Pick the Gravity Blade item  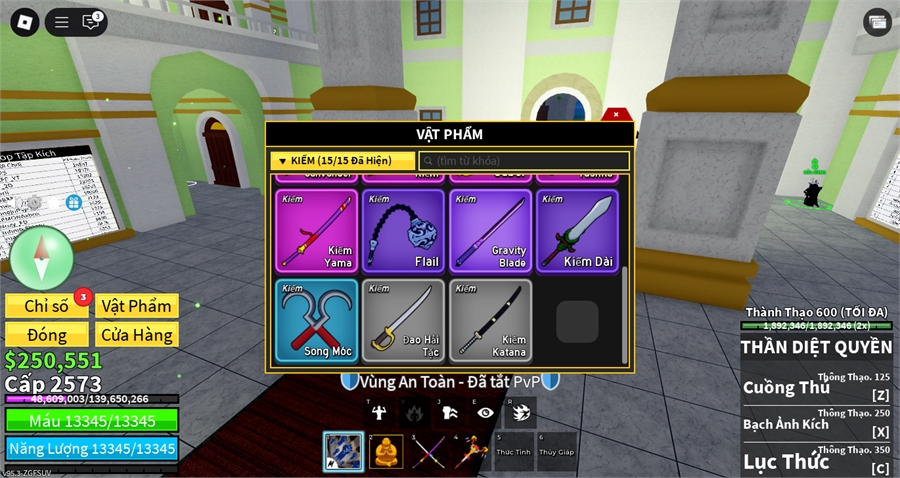[490, 231]
